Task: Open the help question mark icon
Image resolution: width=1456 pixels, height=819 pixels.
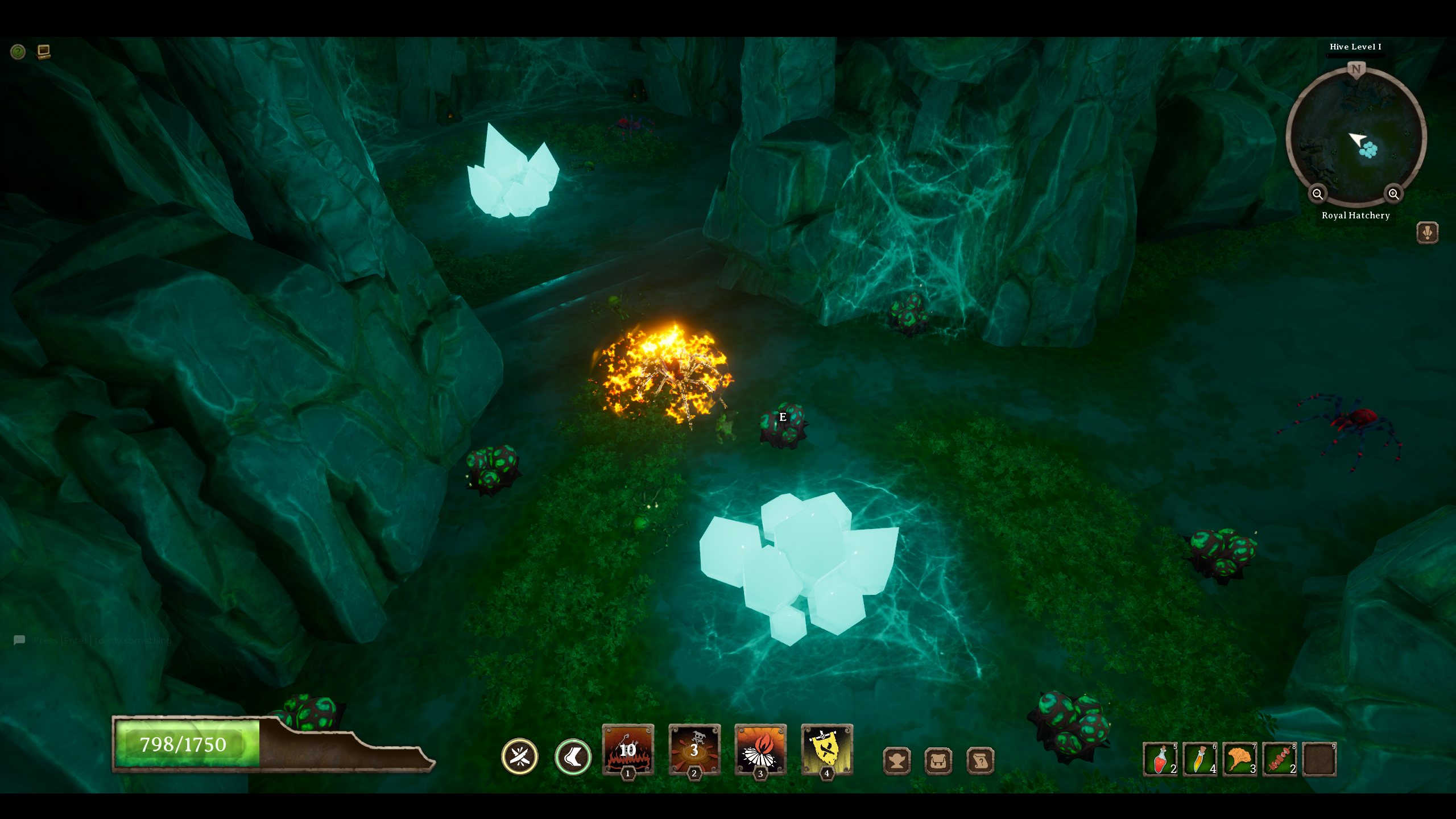Action: [x=17, y=52]
